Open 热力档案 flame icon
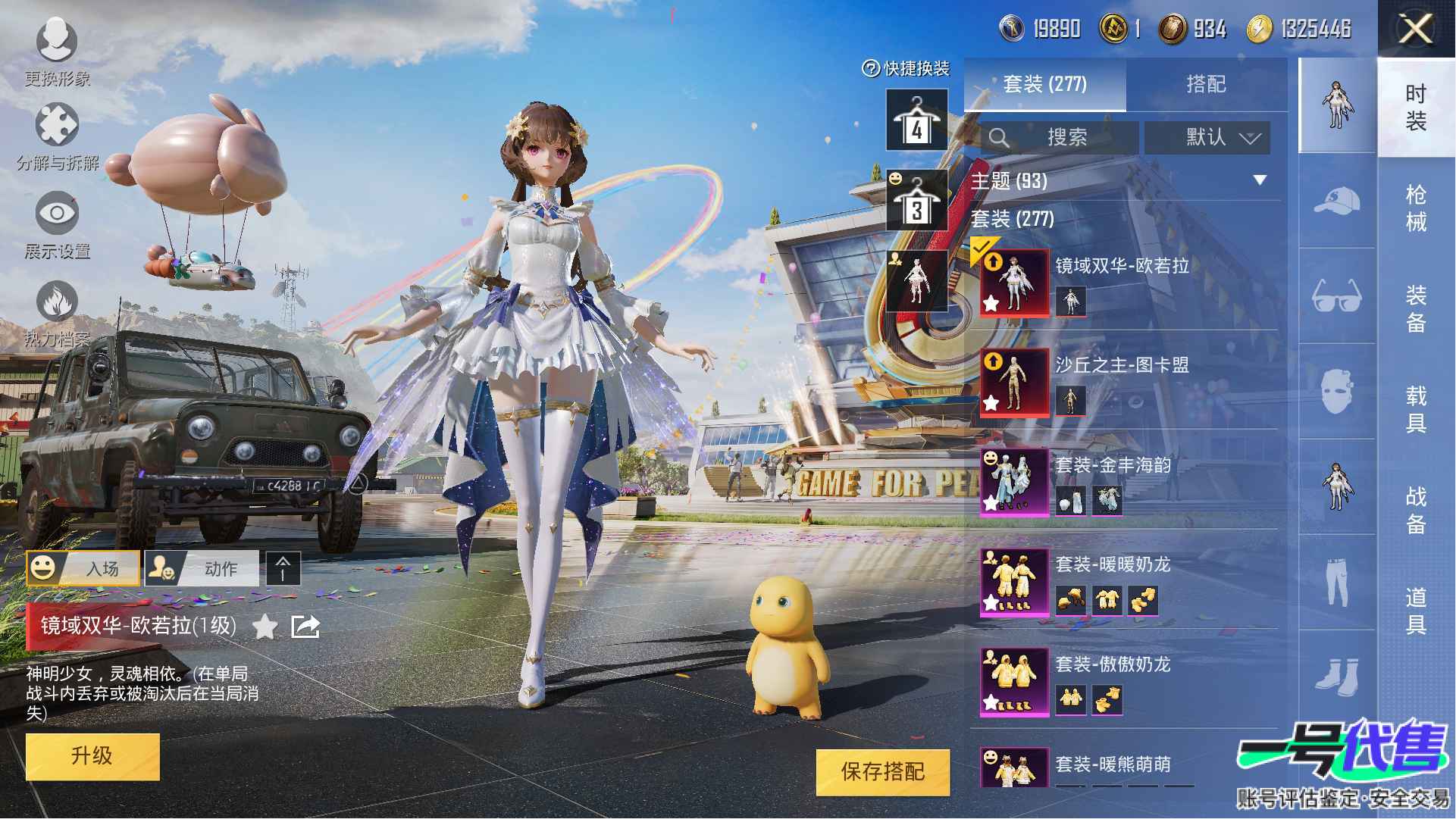The image size is (1456, 819). point(57,312)
